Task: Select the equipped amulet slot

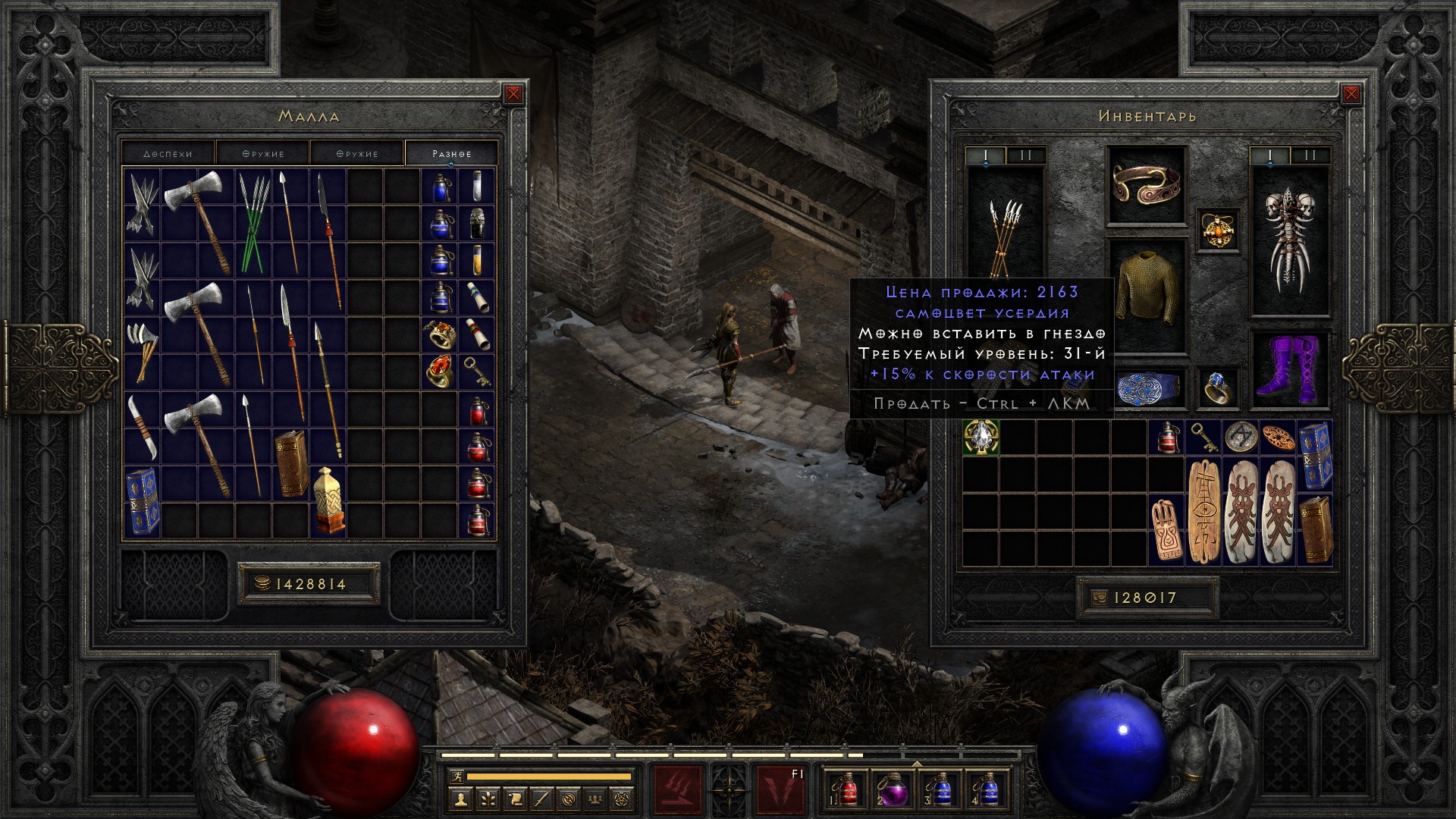Action: [1219, 230]
